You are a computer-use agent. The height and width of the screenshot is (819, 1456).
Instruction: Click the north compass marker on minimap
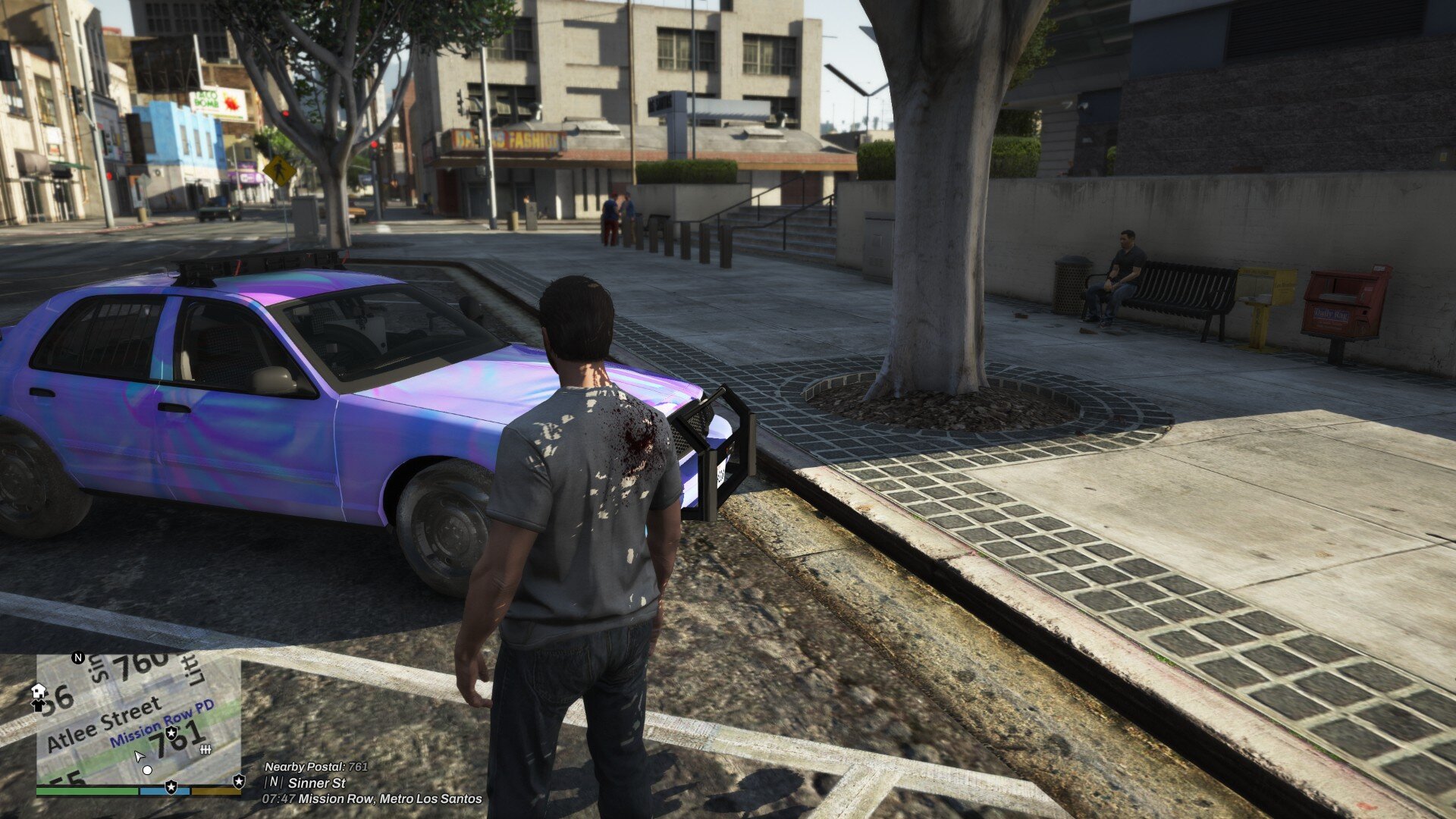point(77,657)
